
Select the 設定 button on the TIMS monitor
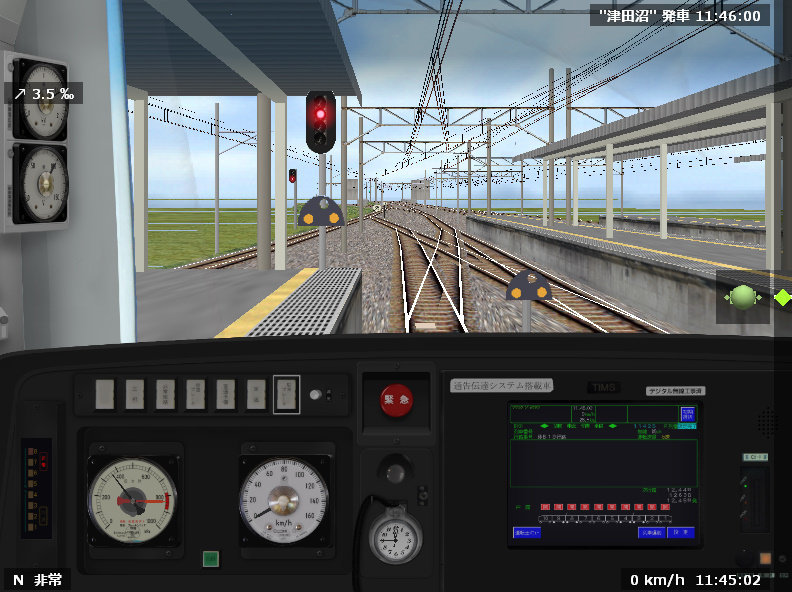[x=682, y=533]
